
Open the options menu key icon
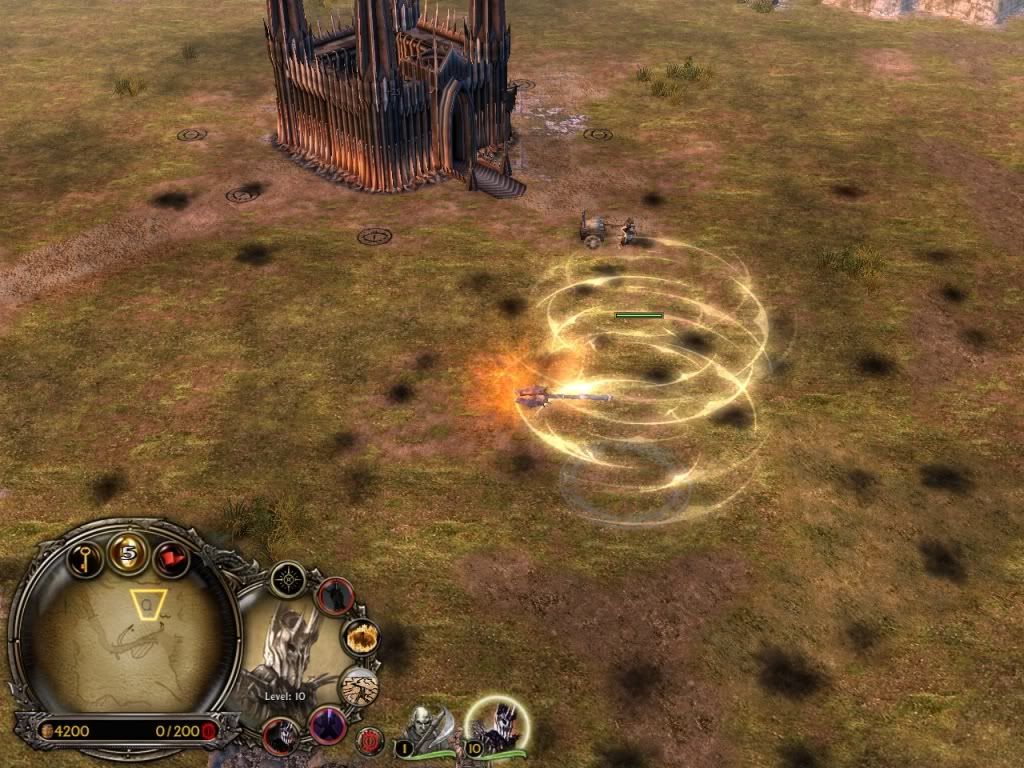86,558
